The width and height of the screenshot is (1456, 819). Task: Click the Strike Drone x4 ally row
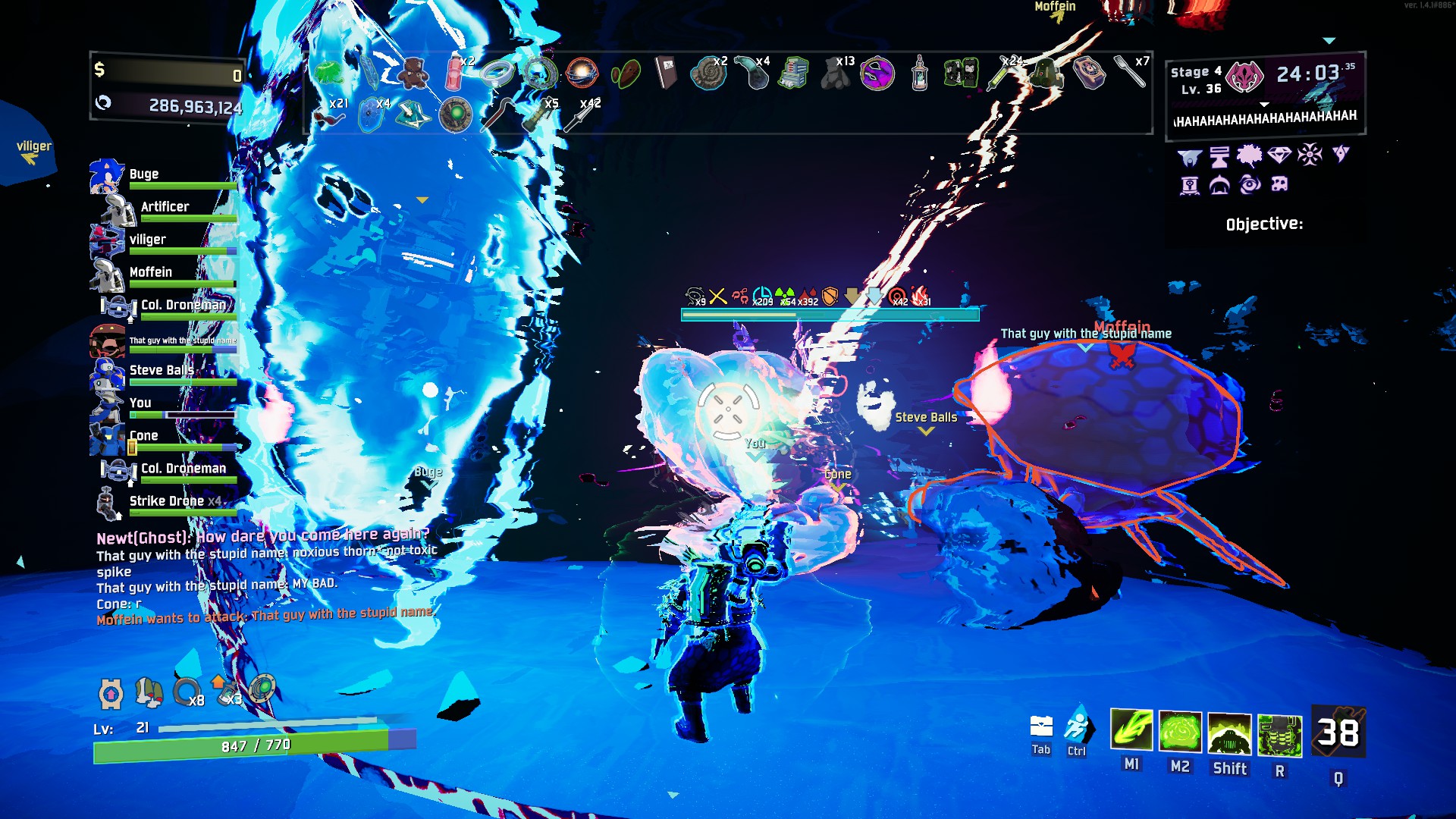(x=174, y=501)
